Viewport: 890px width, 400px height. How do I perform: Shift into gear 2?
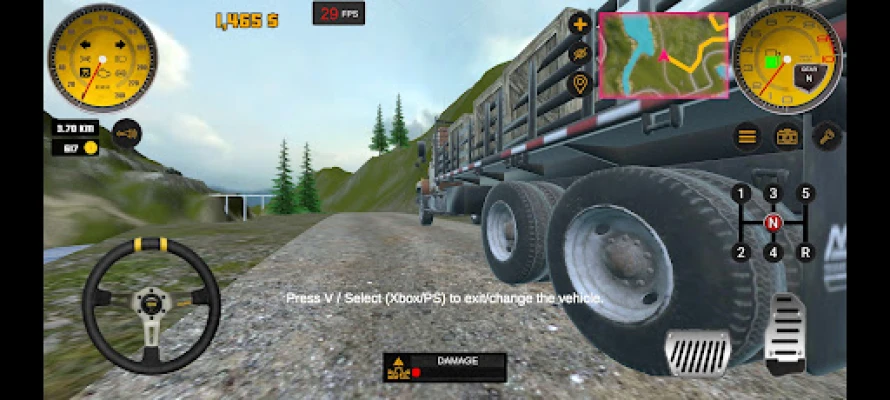(740, 252)
